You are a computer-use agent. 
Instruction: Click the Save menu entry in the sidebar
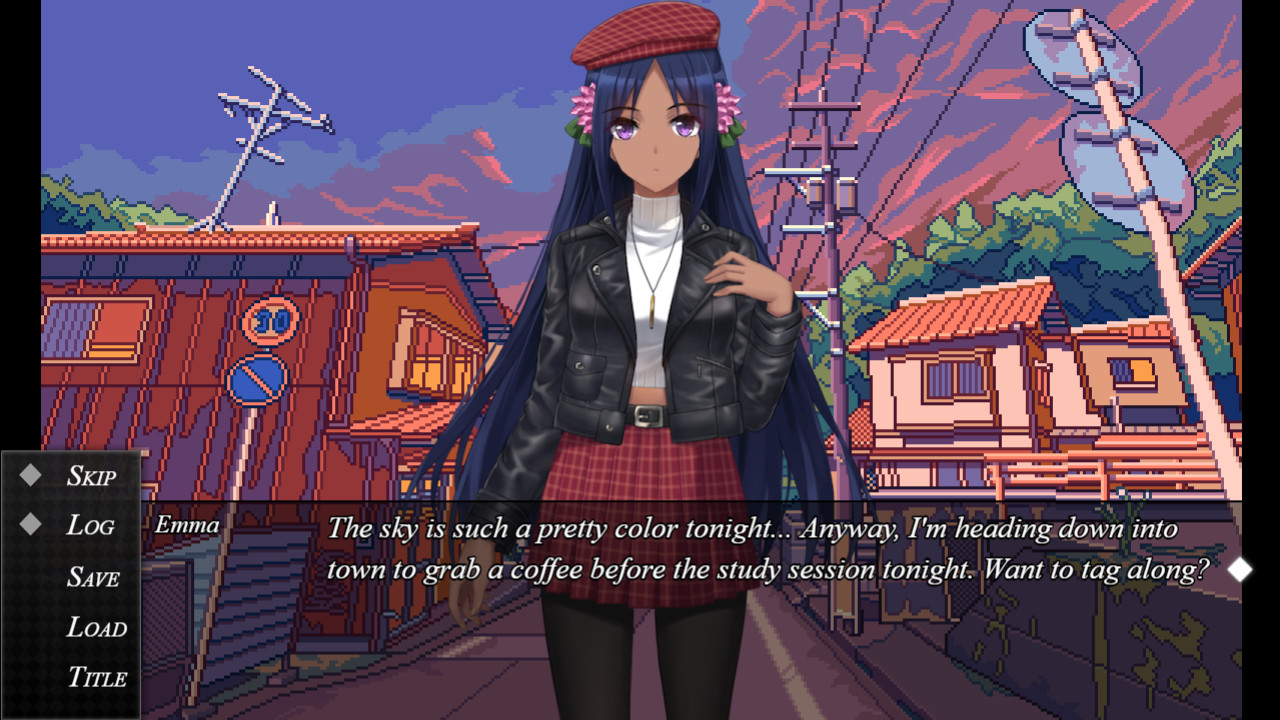tap(92, 577)
